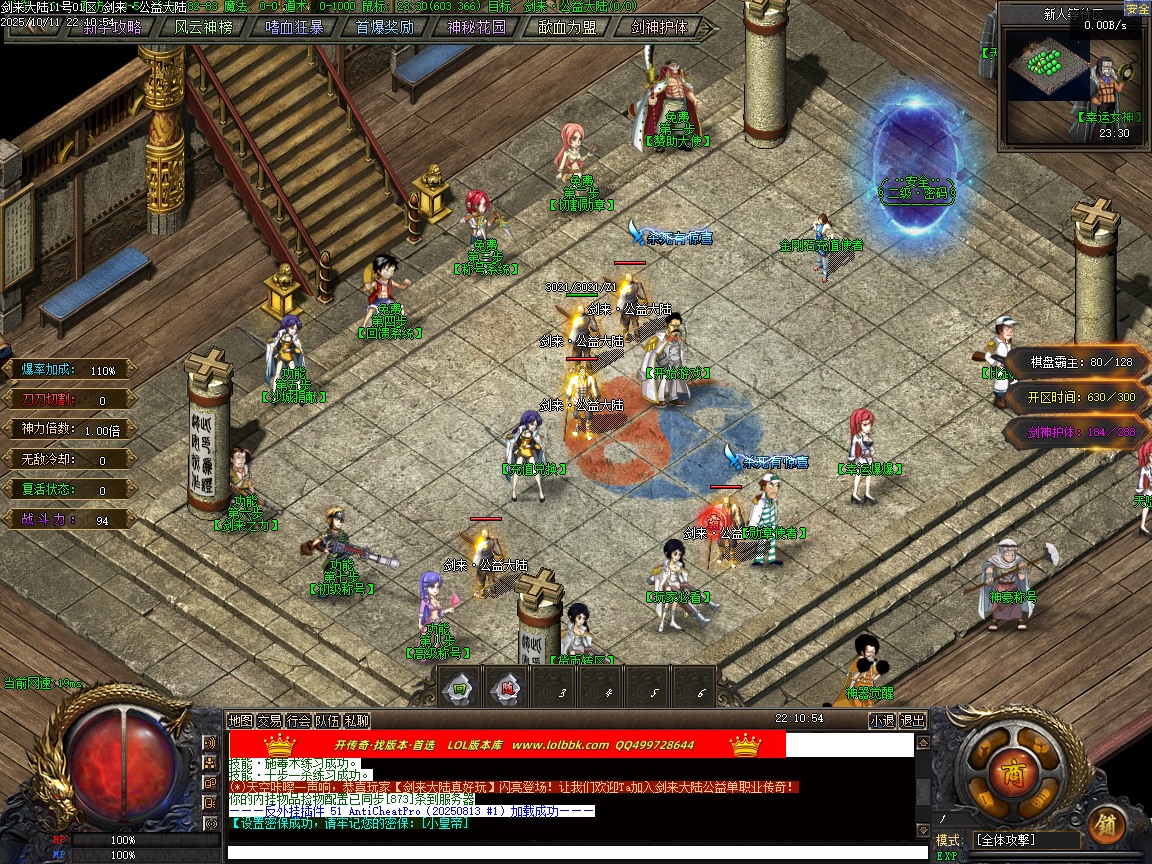Choose the 剑神护体 menu entry
The height and width of the screenshot is (864, 1152).
659,28
